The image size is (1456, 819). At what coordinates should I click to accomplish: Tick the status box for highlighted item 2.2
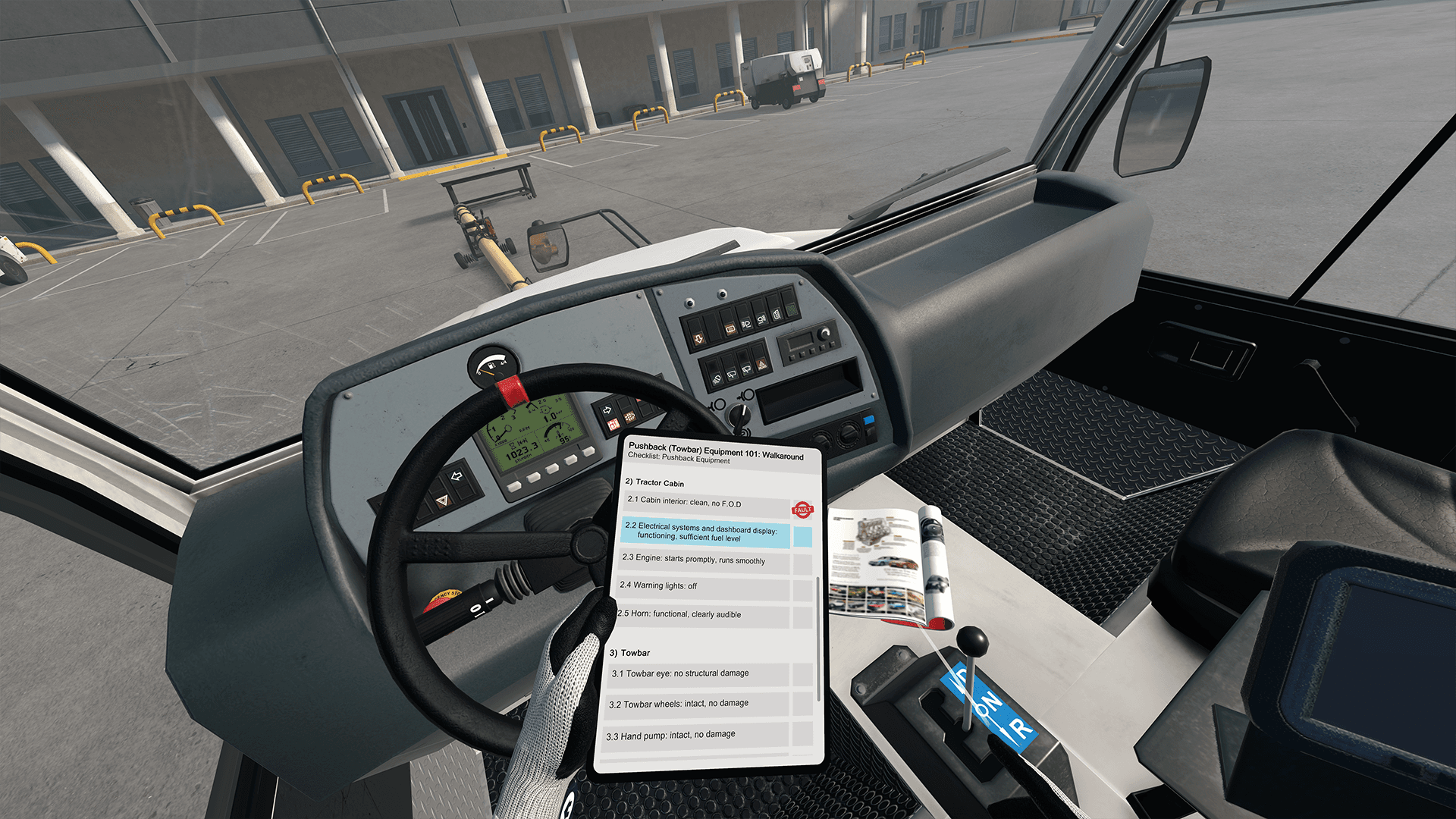coord(802,538)
